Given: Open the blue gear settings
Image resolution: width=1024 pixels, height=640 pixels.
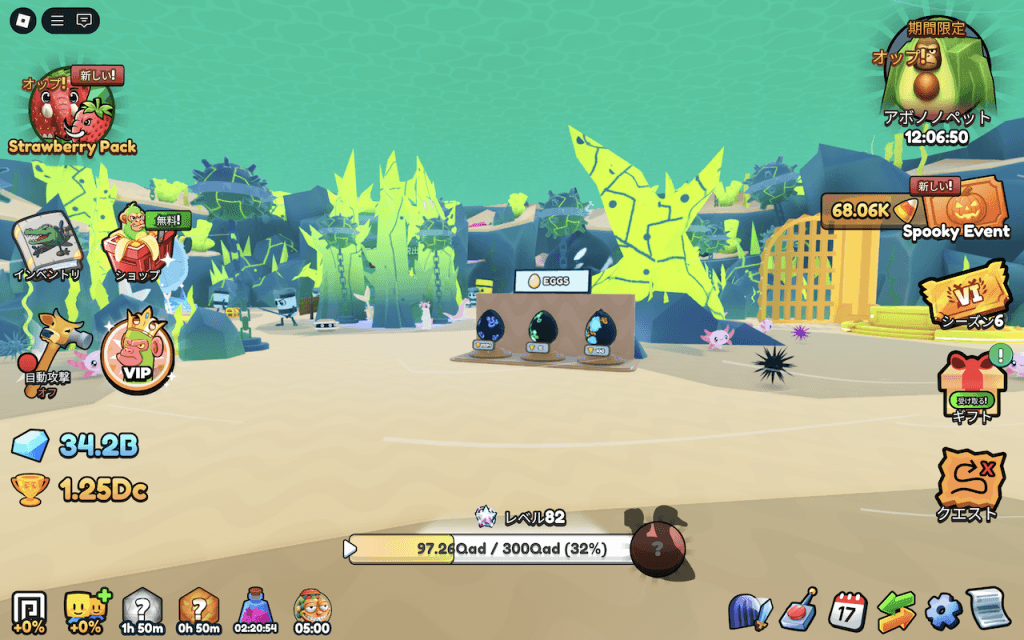Looking at the screenshot, I should click(943, 610).
